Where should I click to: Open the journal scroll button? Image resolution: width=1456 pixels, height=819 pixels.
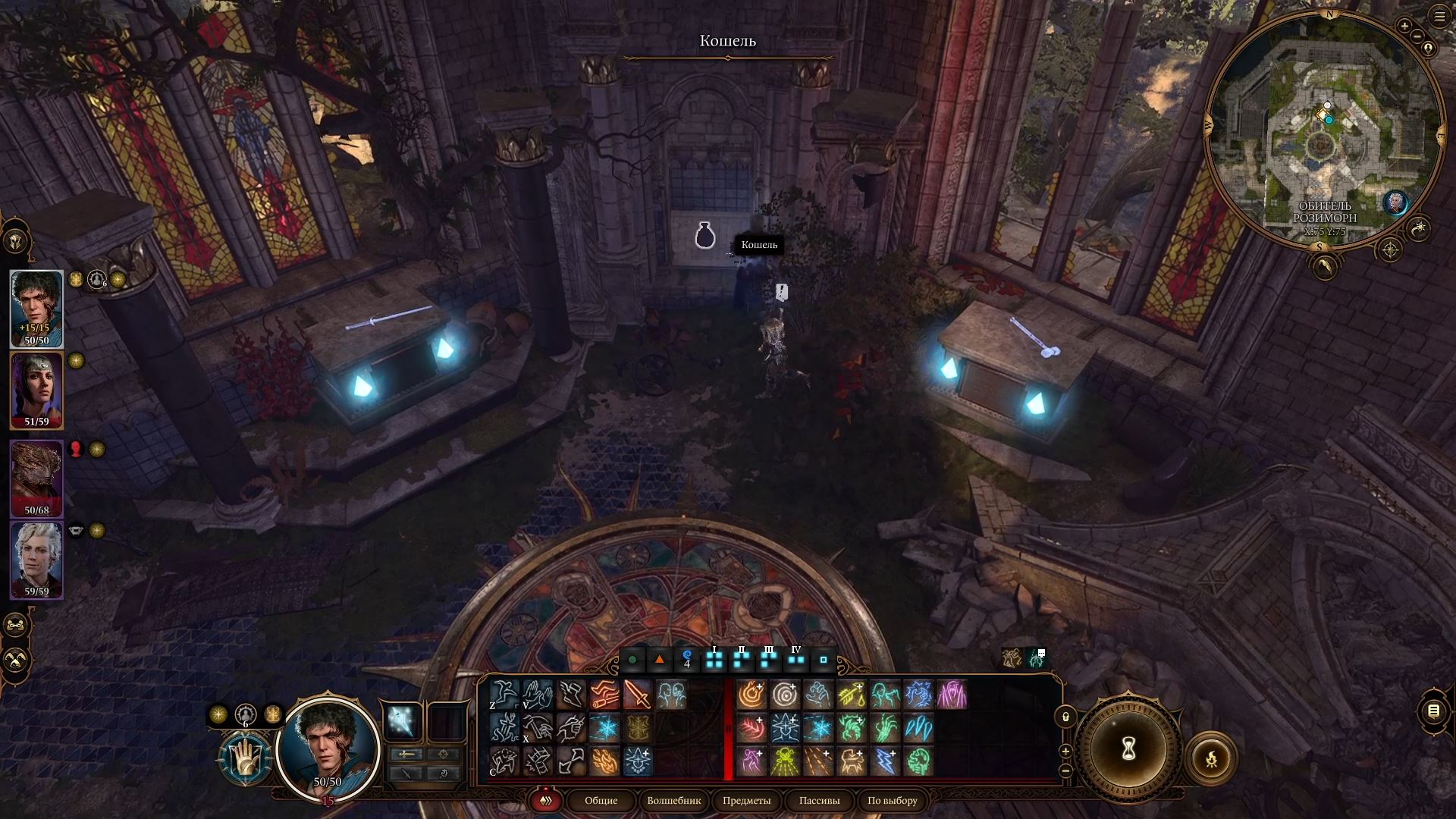(x=1433, y=711)
